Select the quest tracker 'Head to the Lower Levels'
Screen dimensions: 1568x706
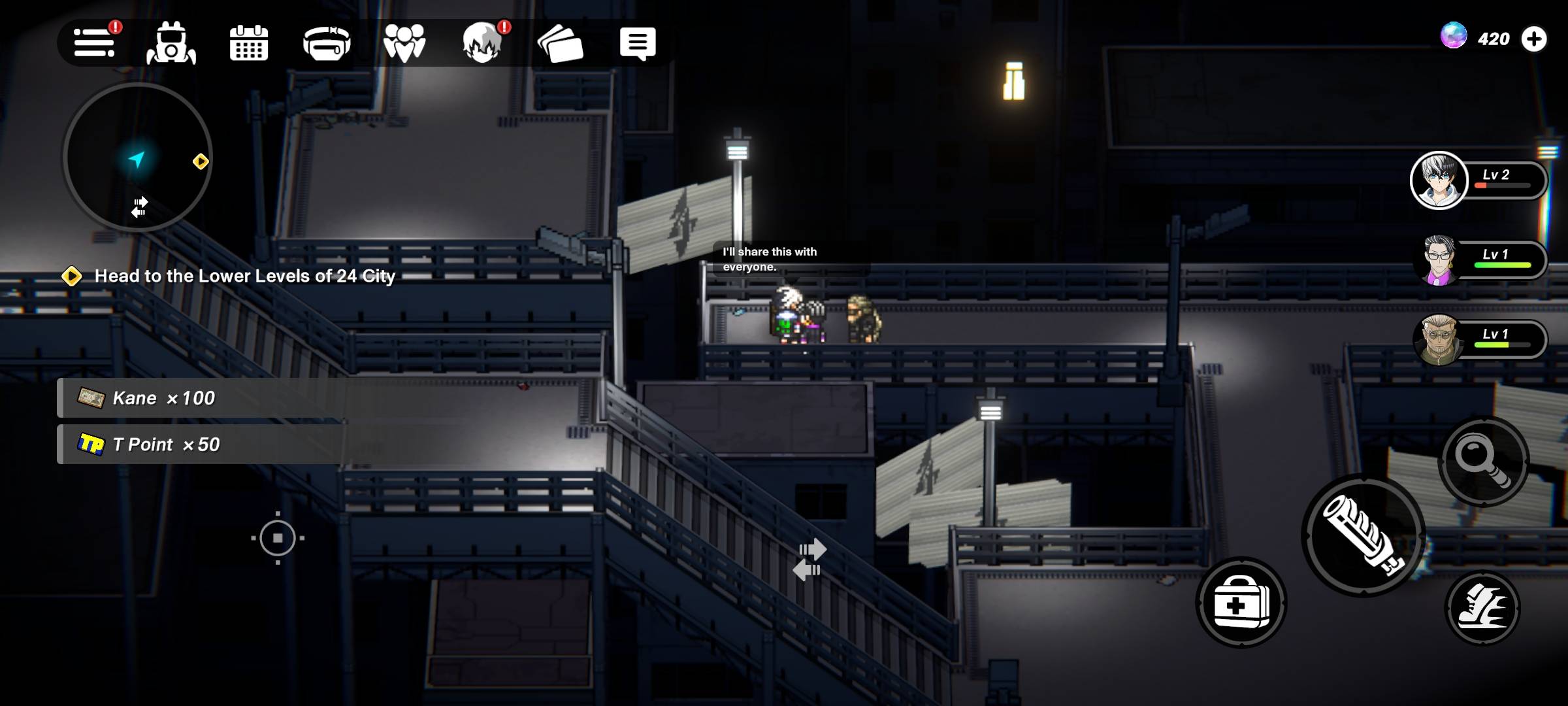[244, 276]
